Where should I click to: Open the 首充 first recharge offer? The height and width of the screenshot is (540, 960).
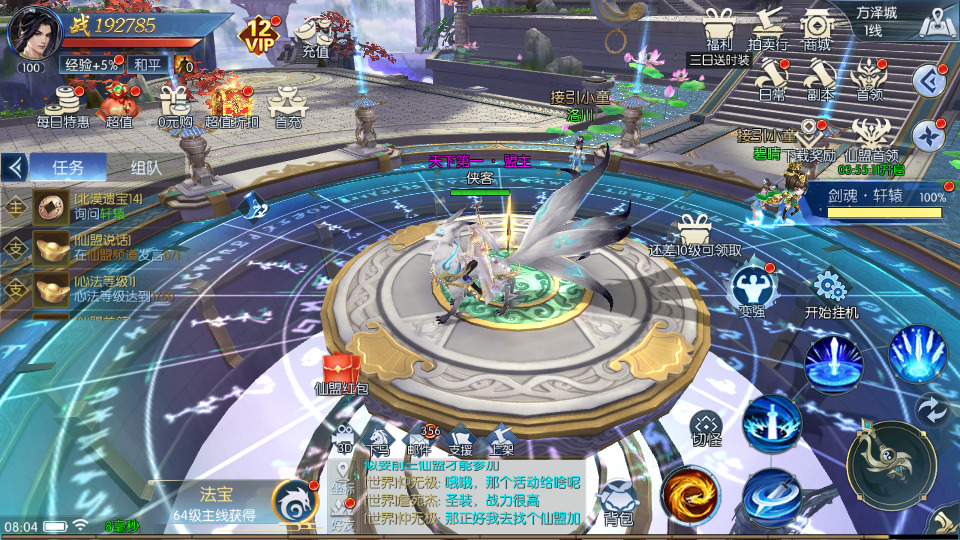tap(288, 105)
